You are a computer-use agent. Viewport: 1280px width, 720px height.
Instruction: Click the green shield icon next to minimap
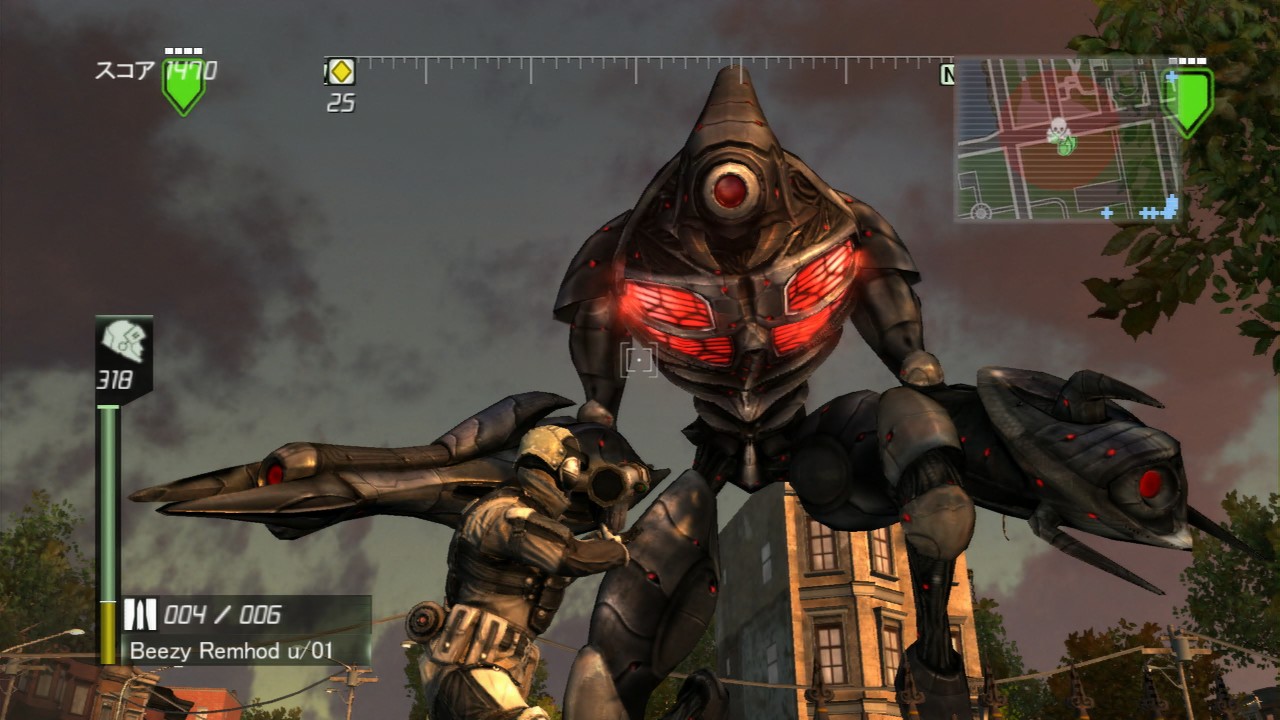click(x=1189, y=100)
